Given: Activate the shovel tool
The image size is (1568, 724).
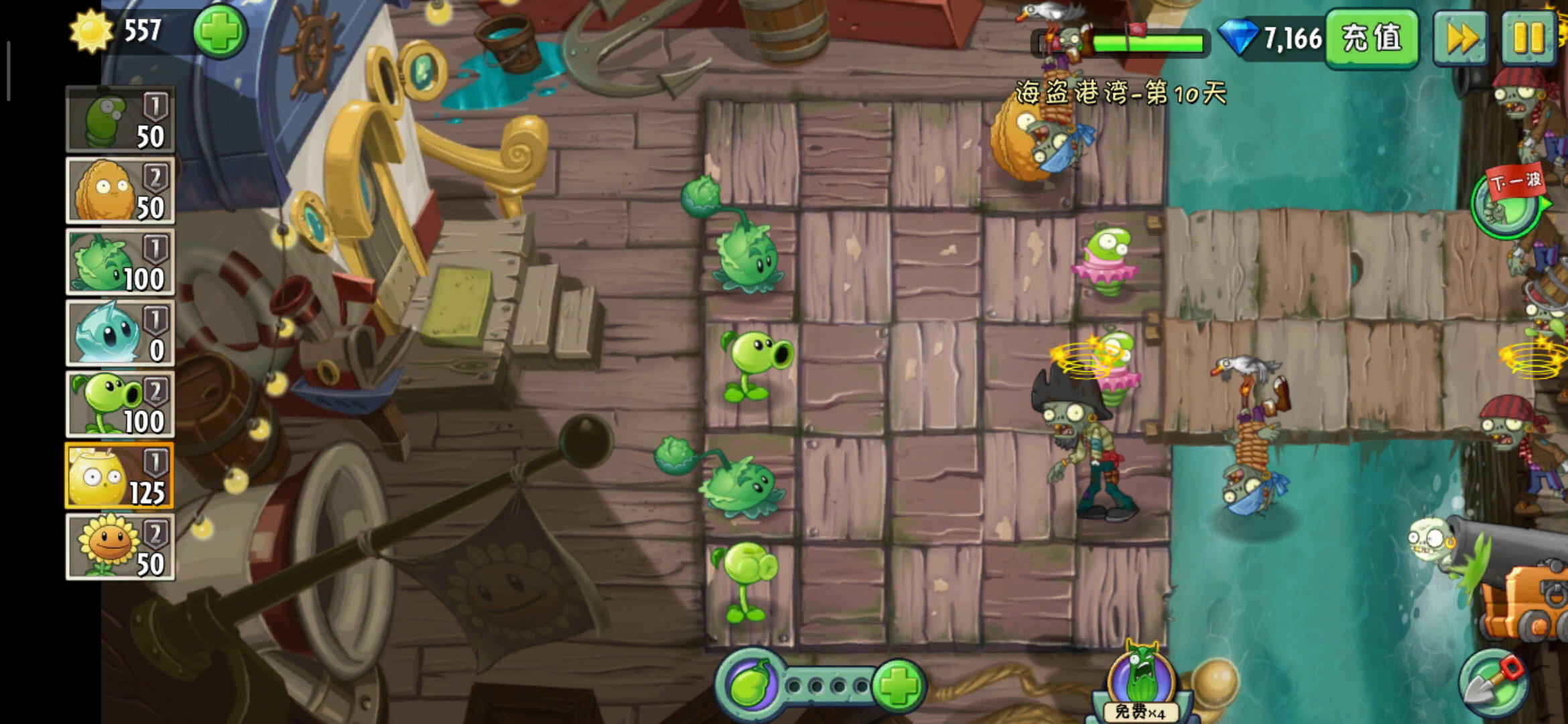Looking at the screenshot, I should (1493, 684).
